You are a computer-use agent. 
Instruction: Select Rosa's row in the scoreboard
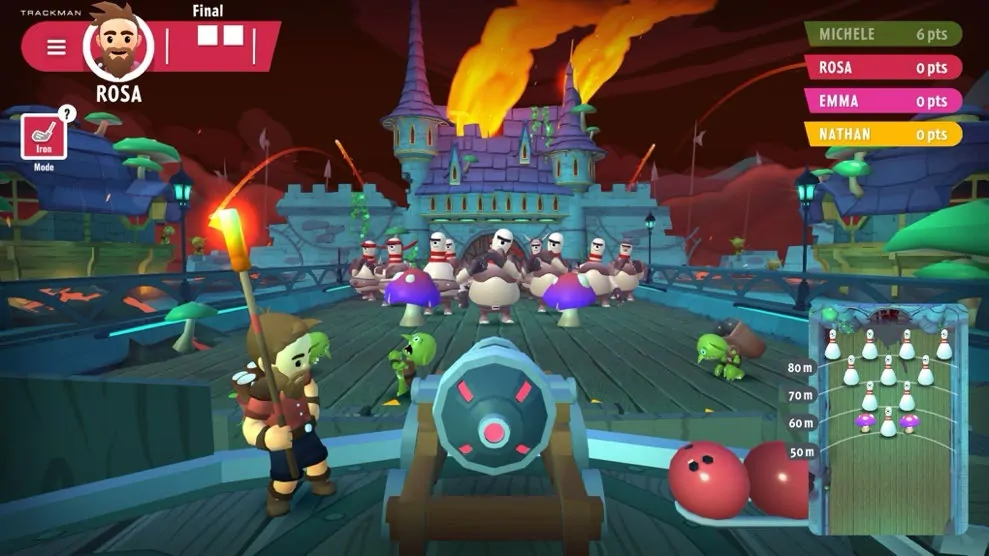(883, 67)
